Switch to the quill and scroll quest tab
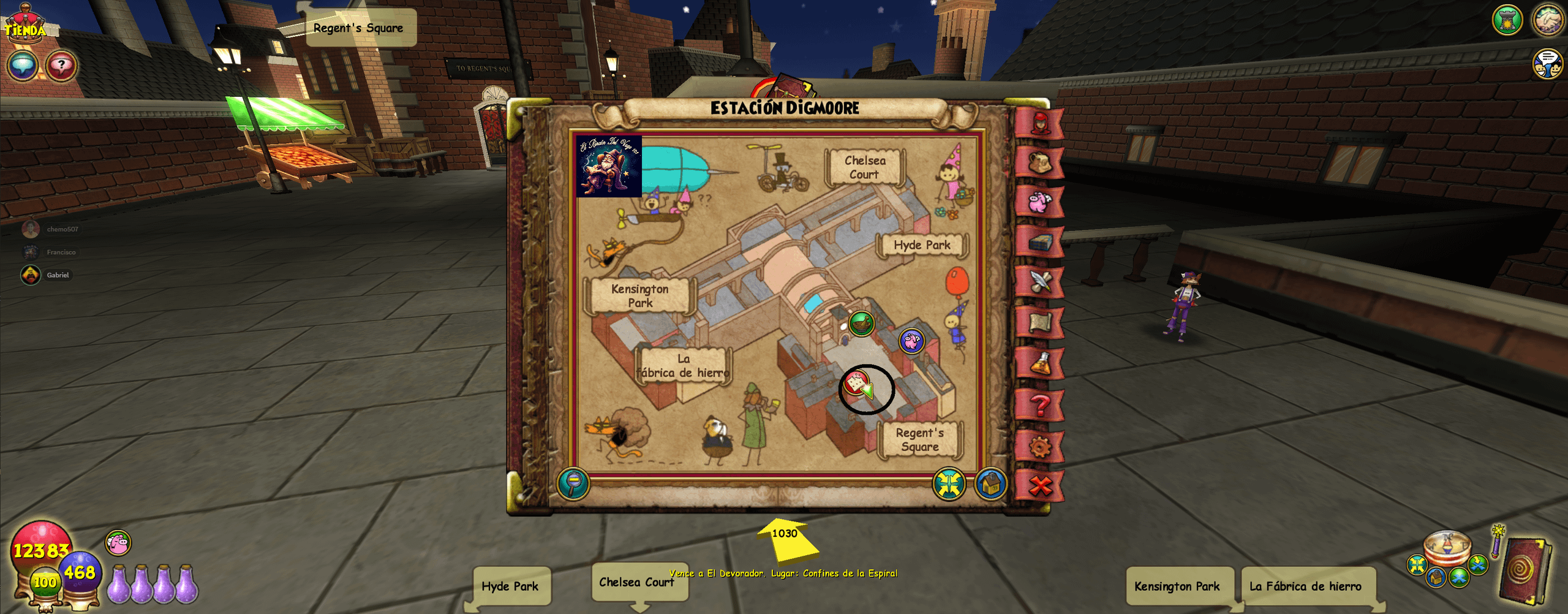The image size is (1568, 614). point(1039,281)
